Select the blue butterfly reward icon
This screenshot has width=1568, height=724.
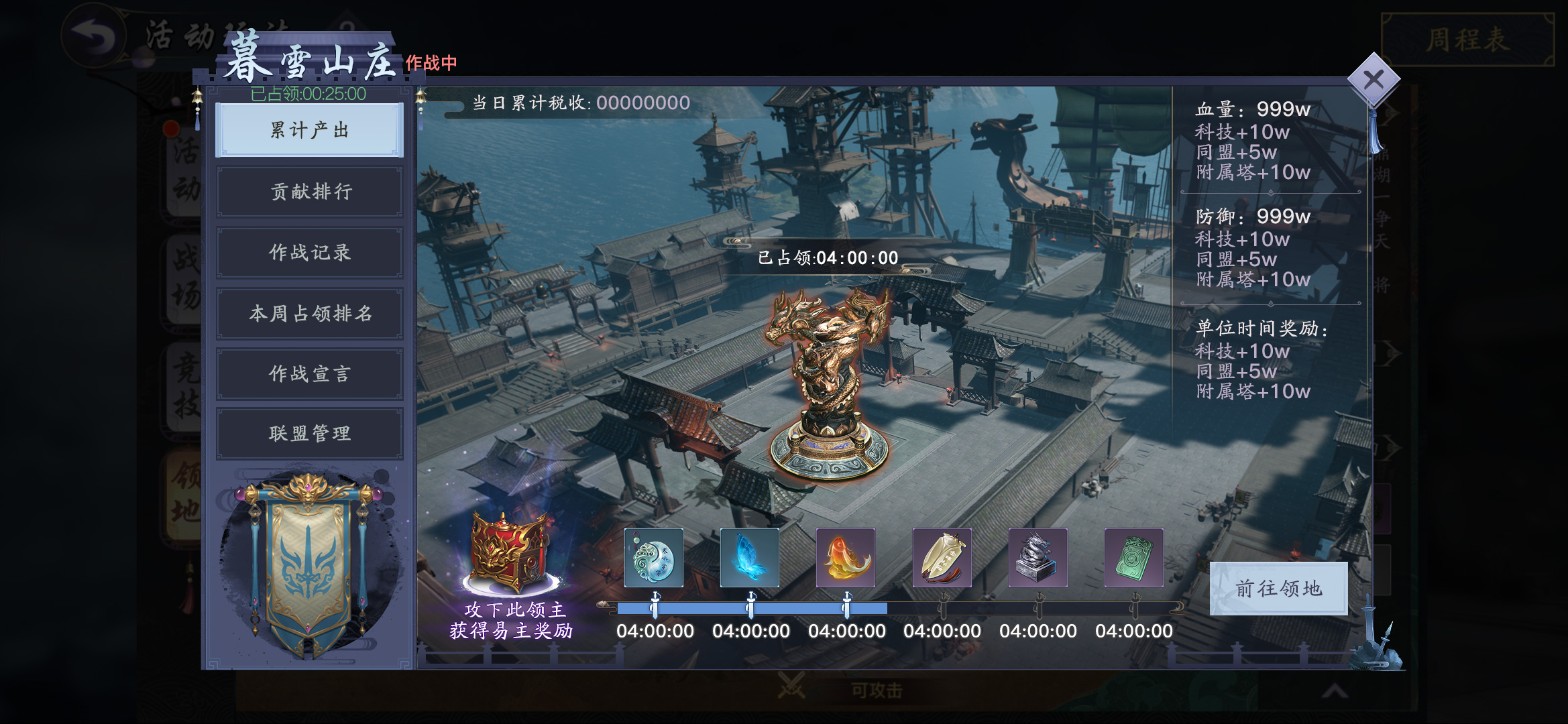[750, 558]
